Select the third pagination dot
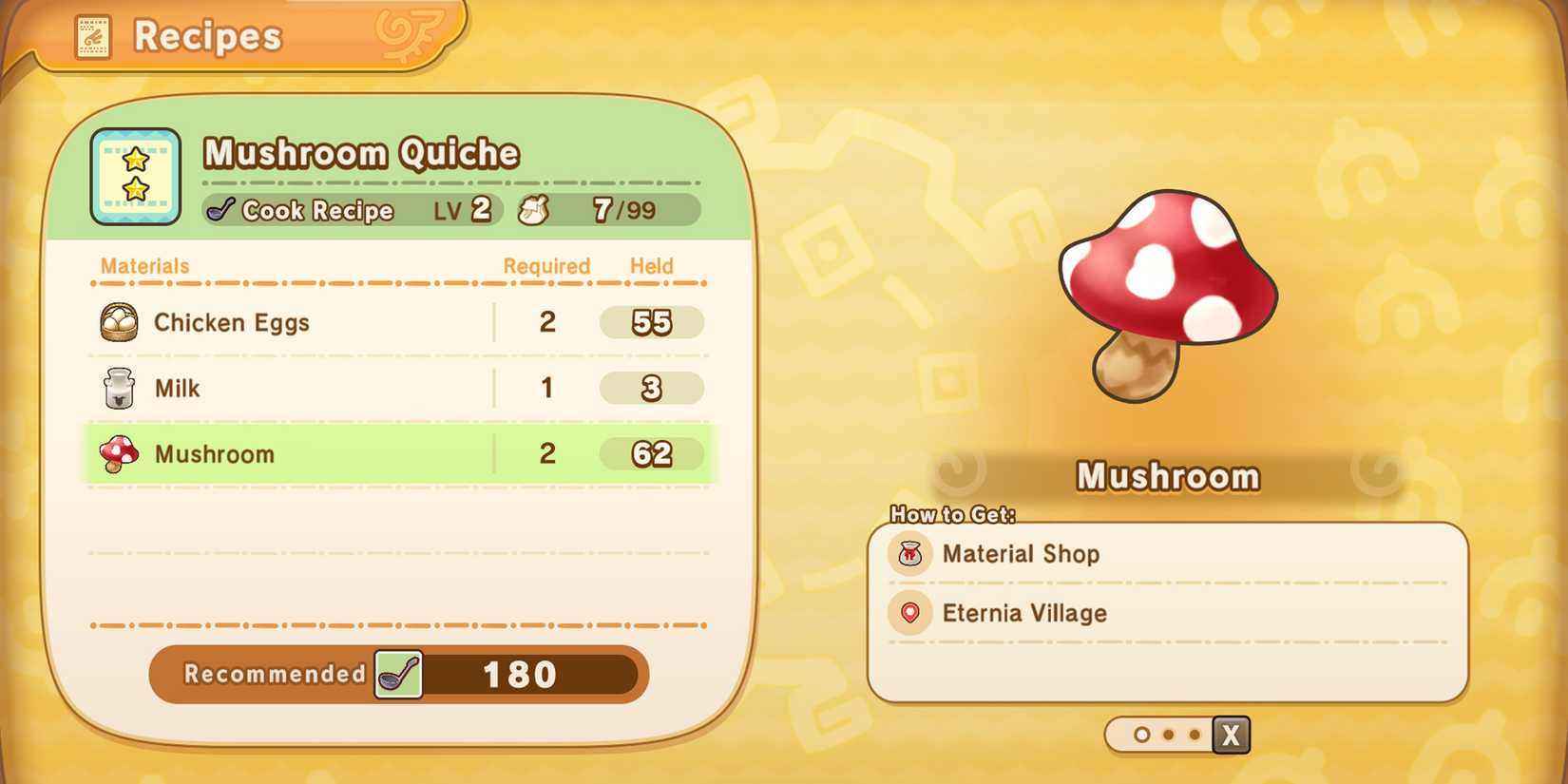 click(x=1196, y=735)
